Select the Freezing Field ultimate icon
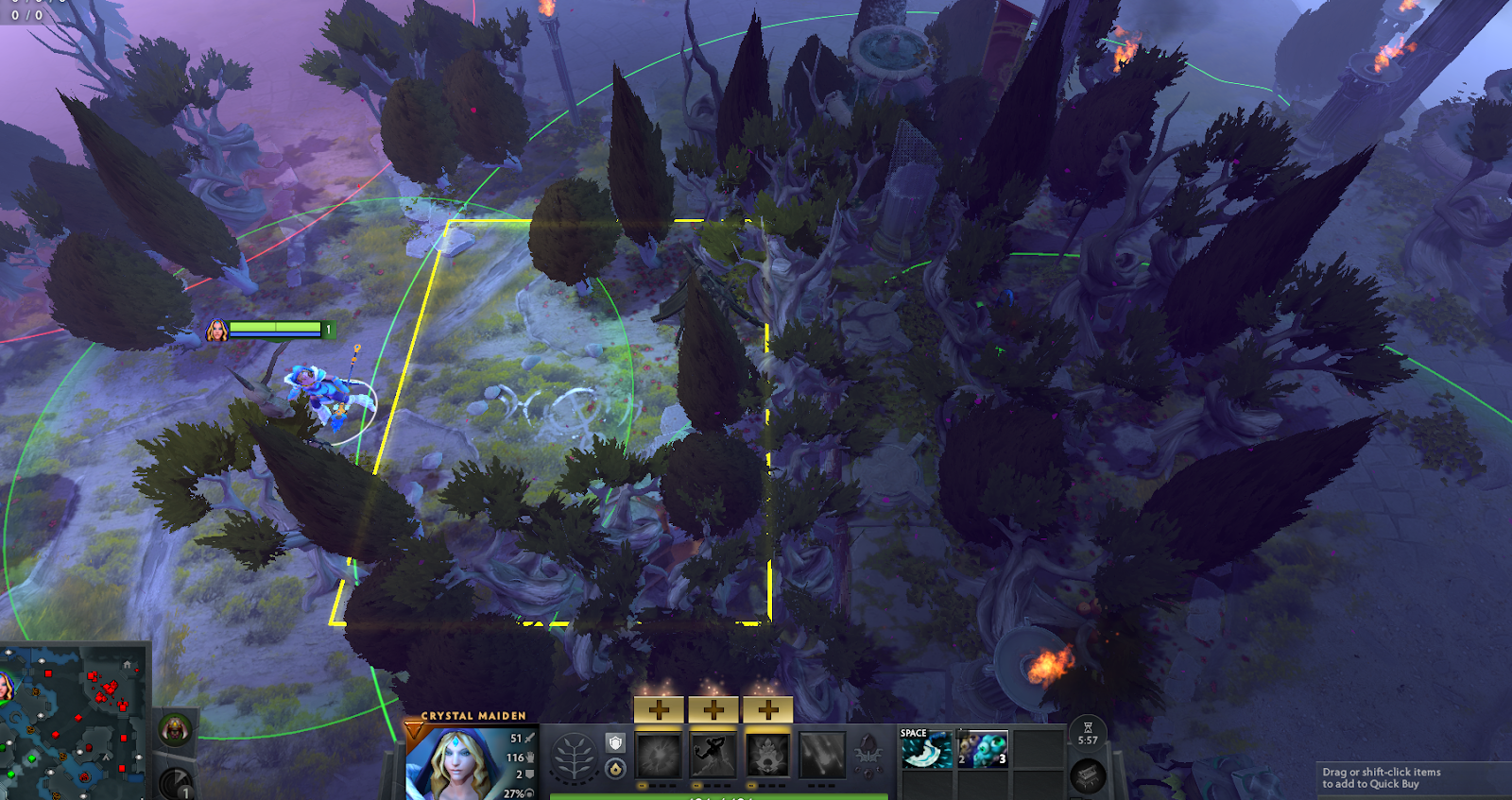1512x800 pixels. click(823, 756)
